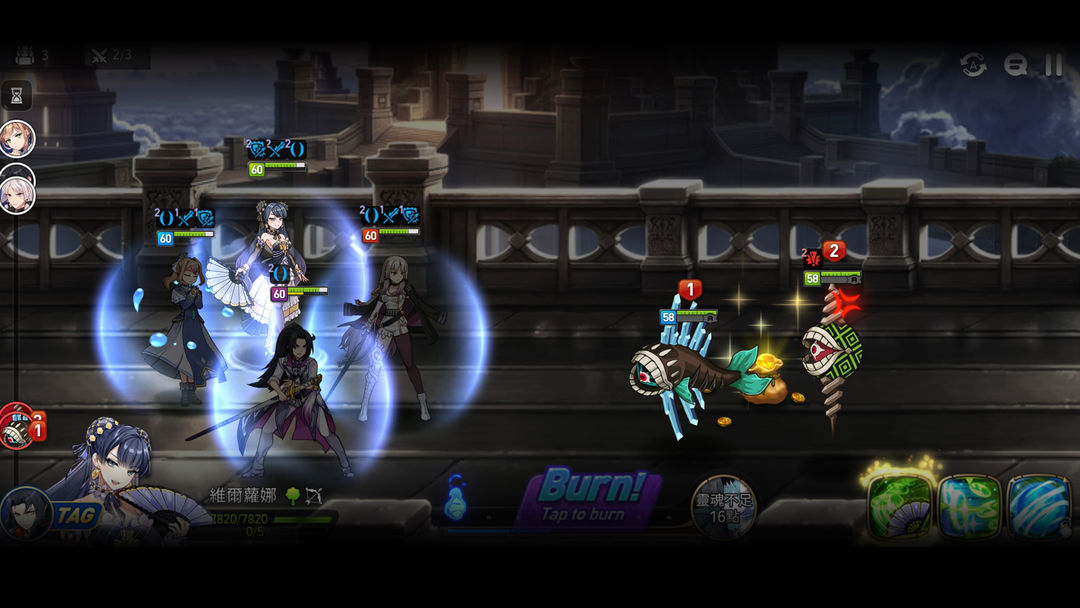Use the green fan skill
The height and width of the screenshot is (608, 1080).
[900, 507]
